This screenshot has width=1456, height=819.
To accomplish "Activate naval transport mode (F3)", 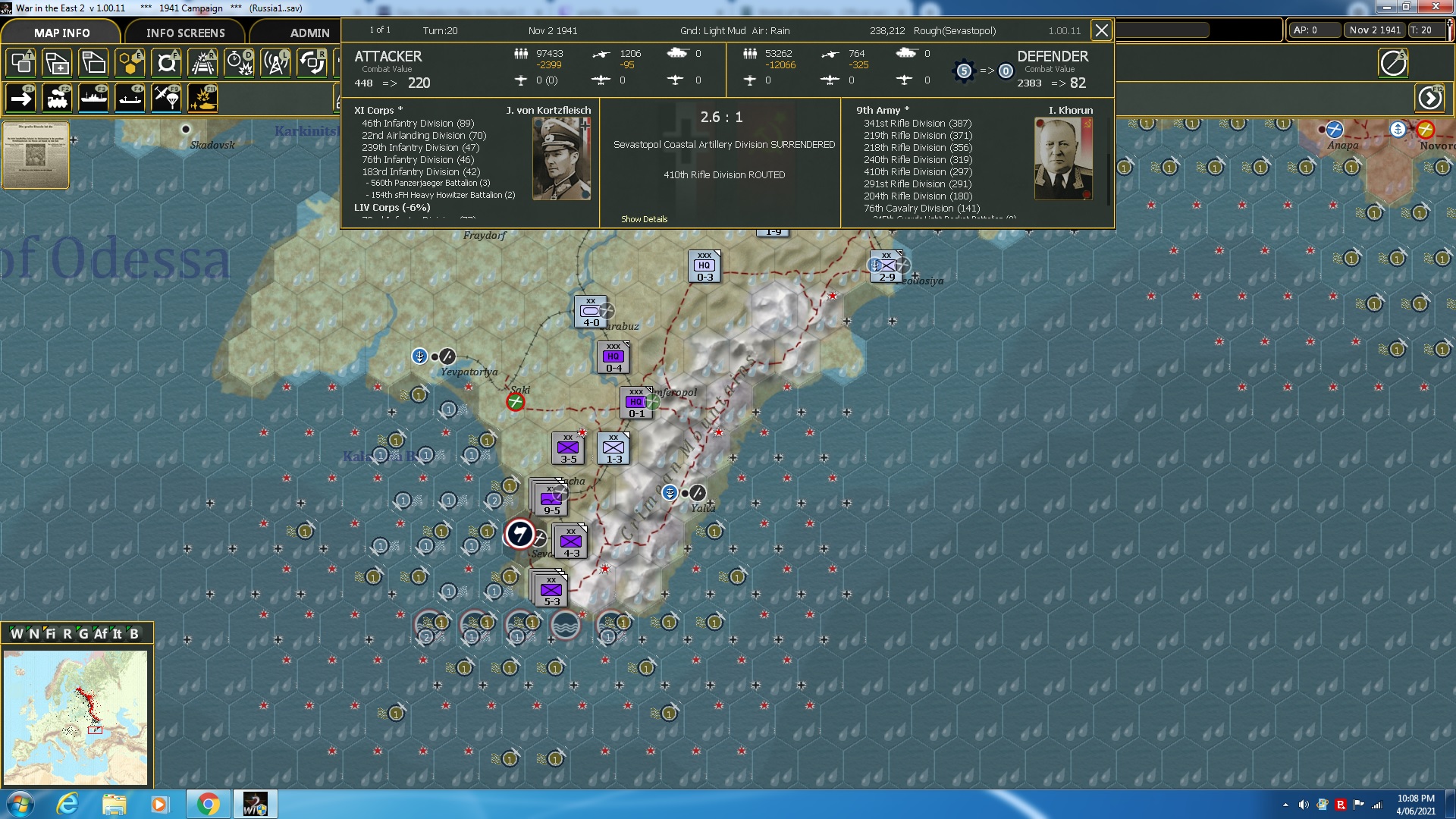I will (x=93, y=97).
